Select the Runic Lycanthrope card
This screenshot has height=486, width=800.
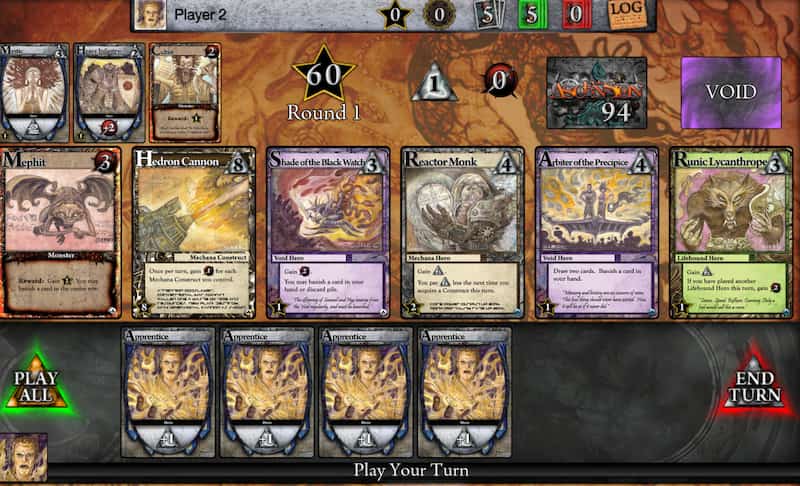[731, 232]
